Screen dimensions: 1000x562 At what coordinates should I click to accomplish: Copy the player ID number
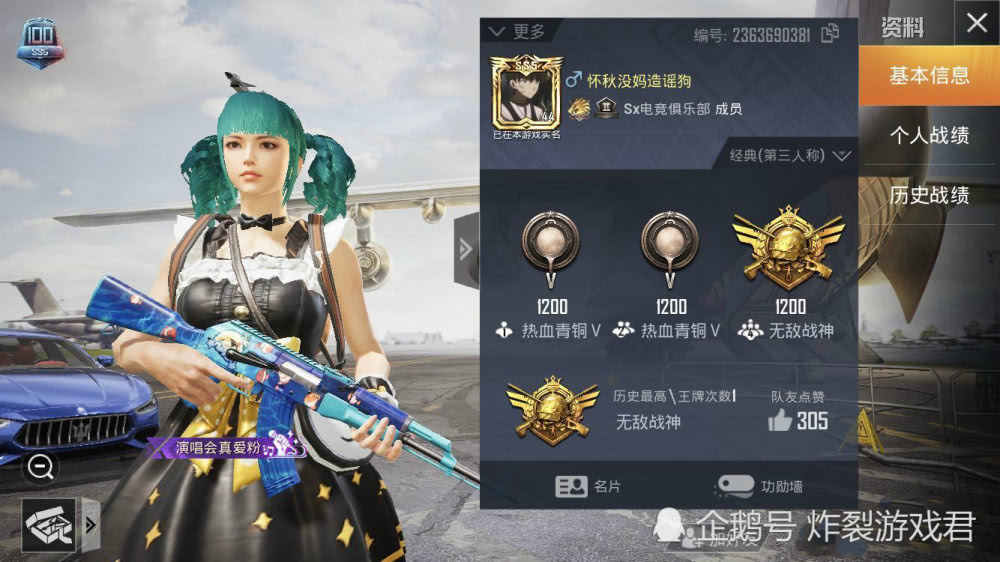tap(830, 34)
